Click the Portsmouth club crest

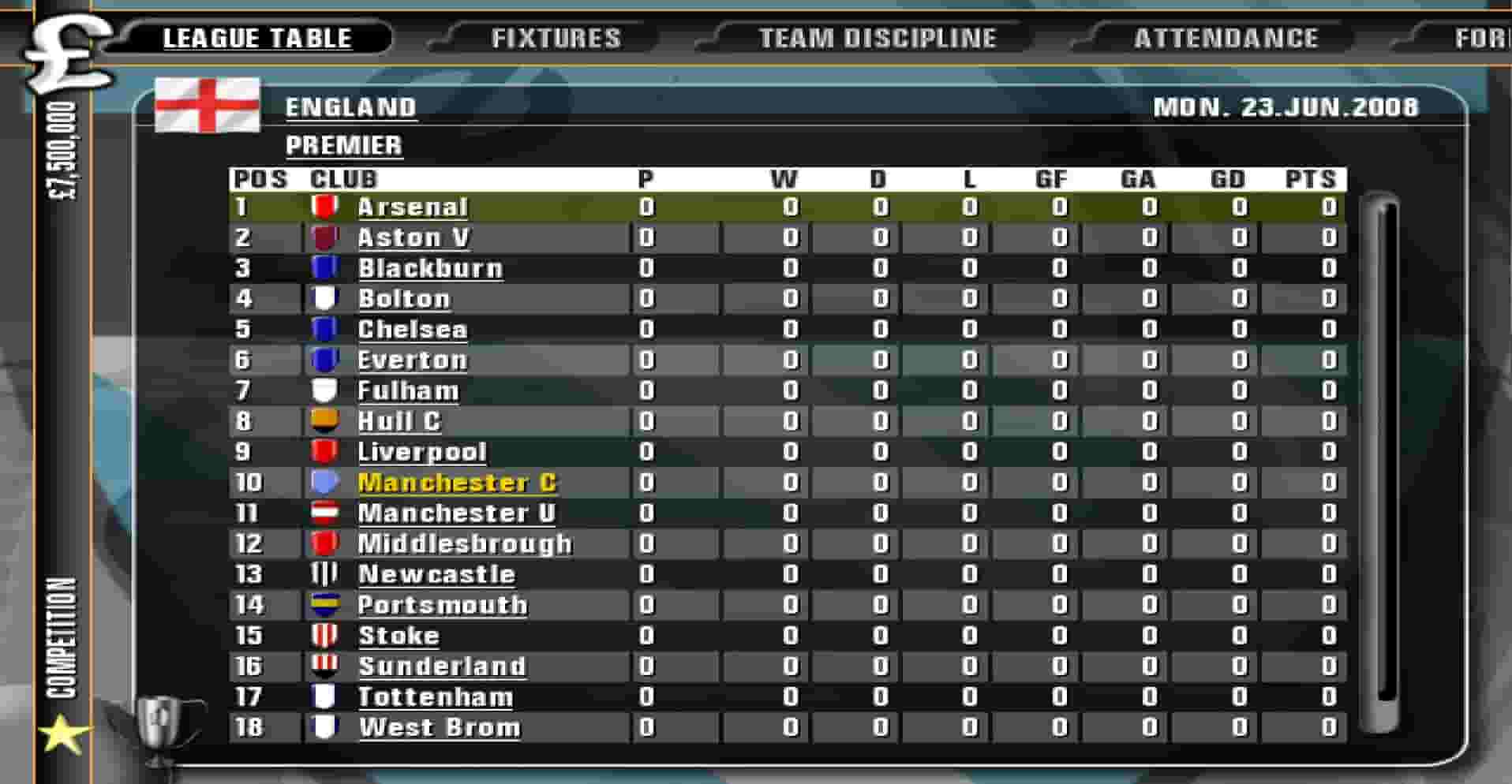[x=324, y=604]
